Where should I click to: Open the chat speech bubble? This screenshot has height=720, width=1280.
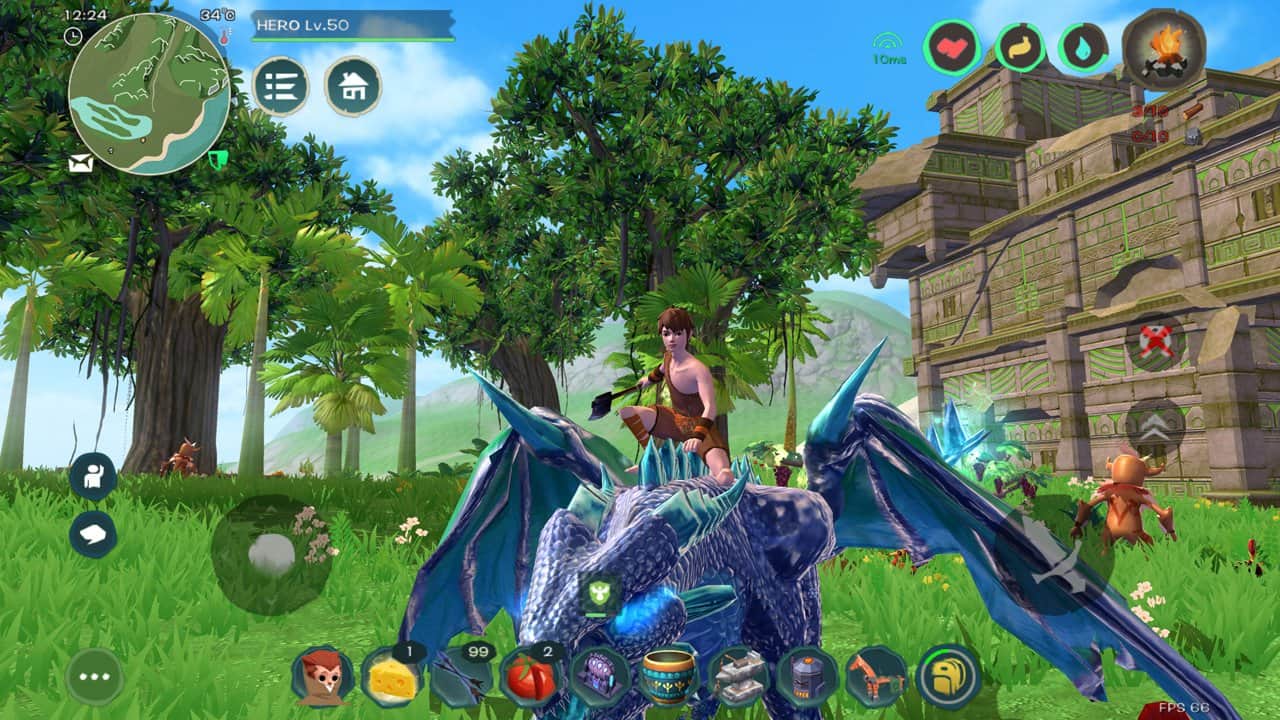93,534
